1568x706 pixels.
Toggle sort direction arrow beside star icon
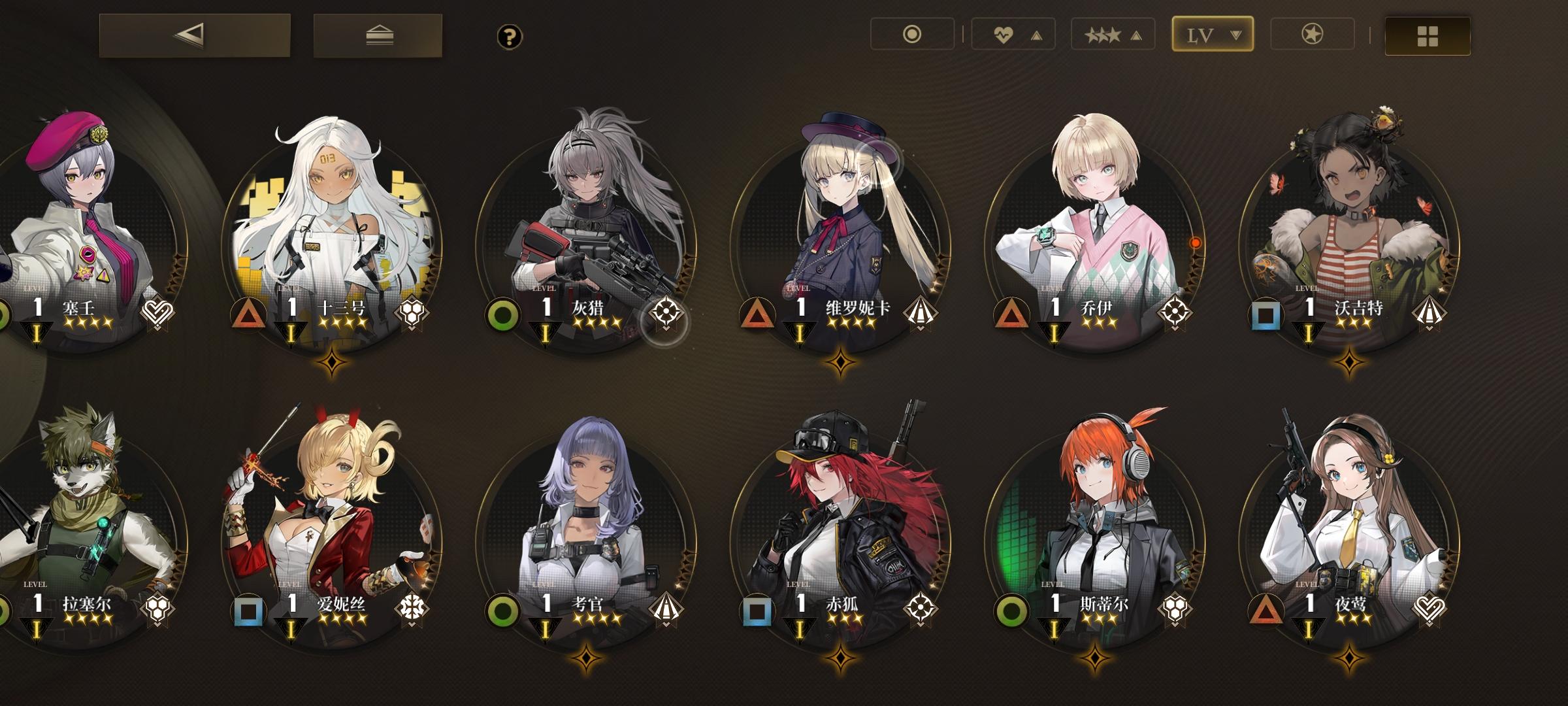click(1137, 34)
